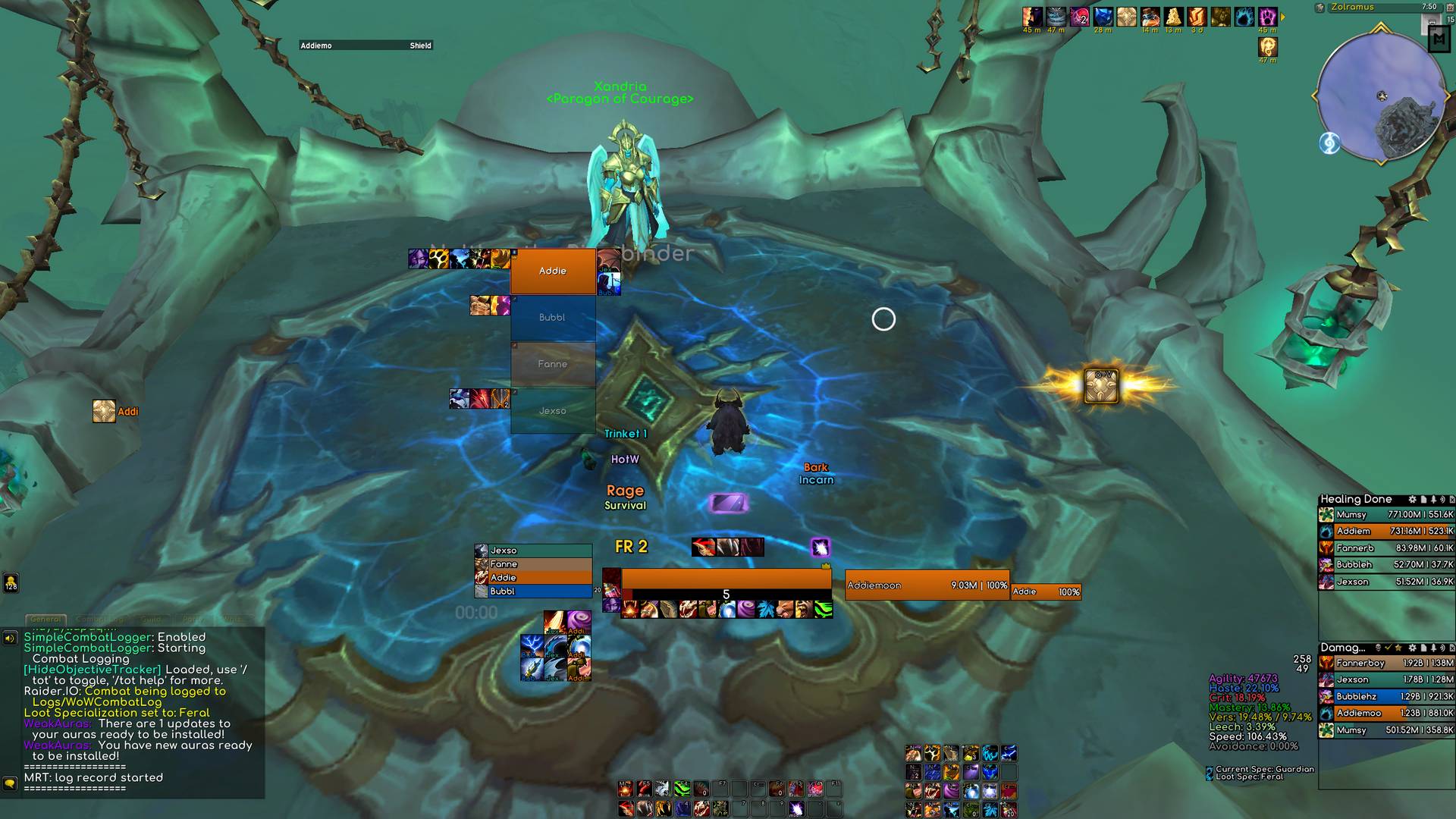Screen dimensions: 1456x819
Task: Select Addie's orange party frame
Action: point(553,271)
